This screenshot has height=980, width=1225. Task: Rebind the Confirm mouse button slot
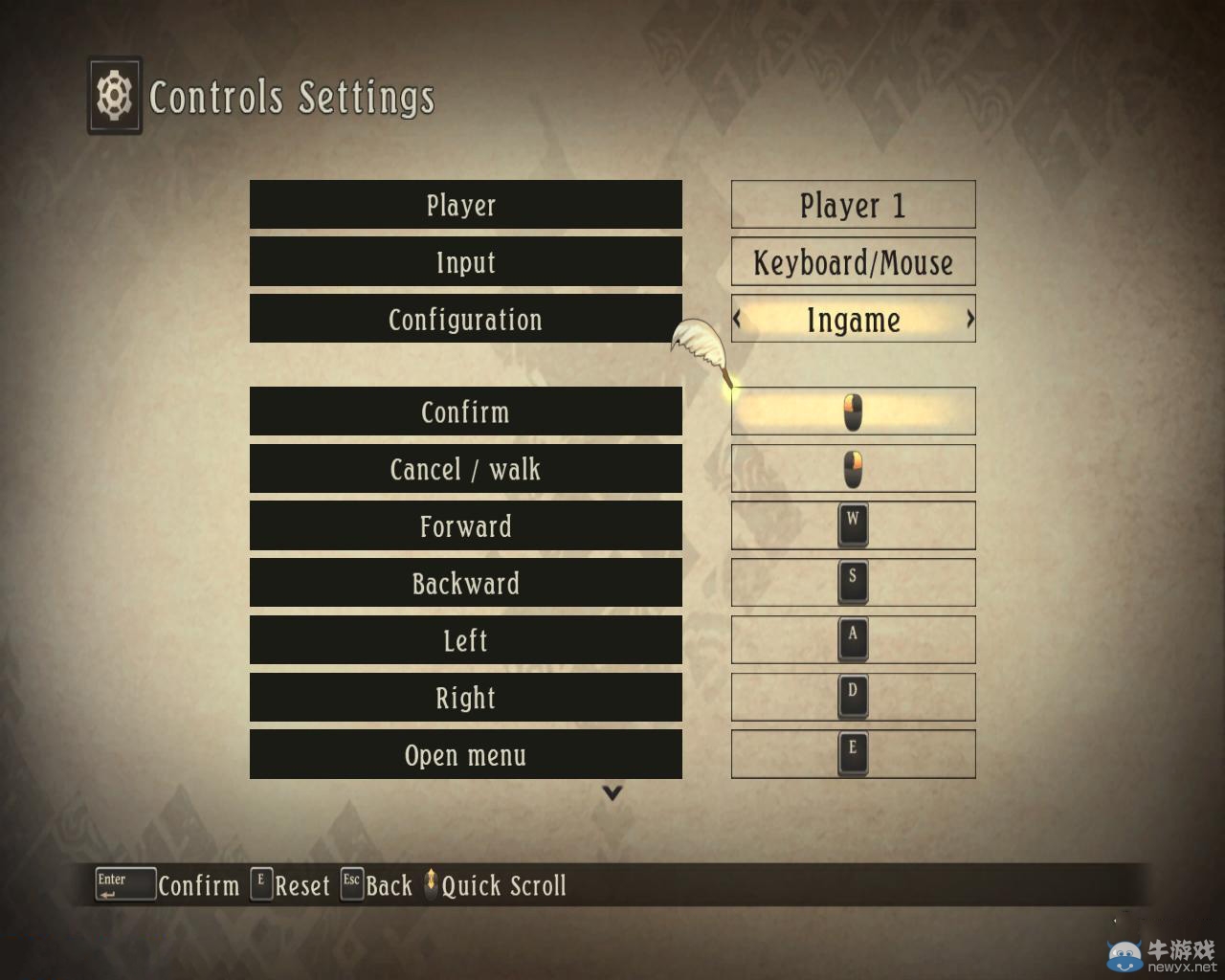click(x=853, y=412)
